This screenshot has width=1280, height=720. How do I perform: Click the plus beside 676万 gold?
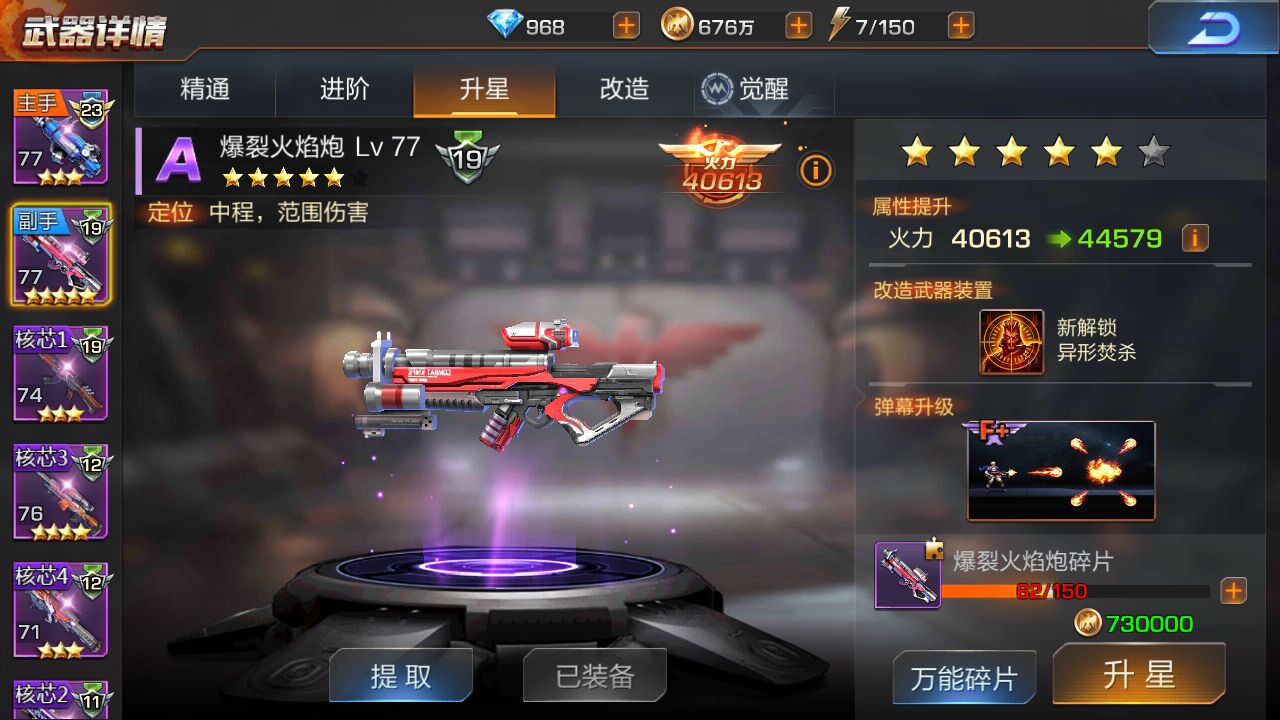pos(797,25)
